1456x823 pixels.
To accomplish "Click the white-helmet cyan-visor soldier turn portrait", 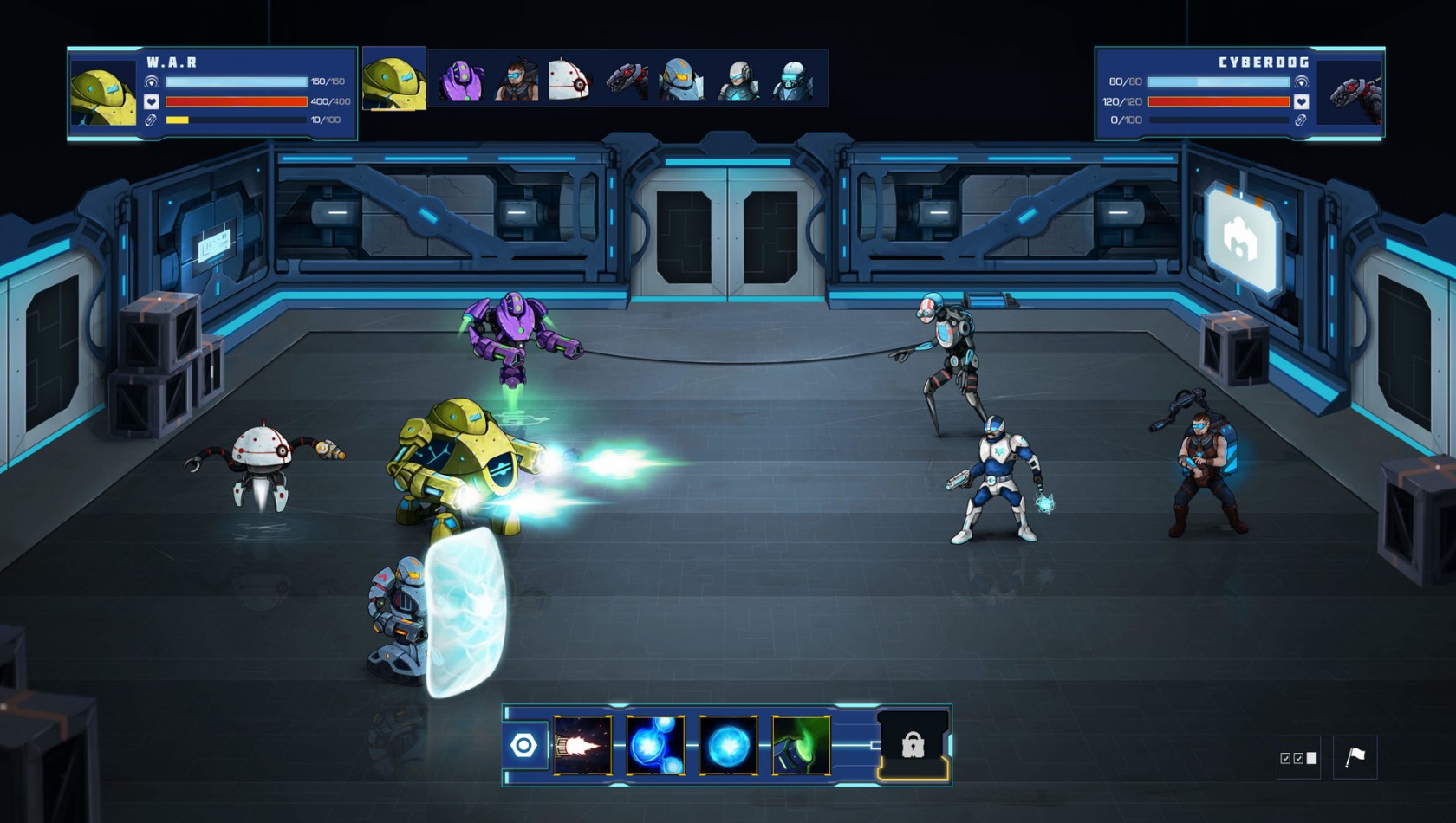I will click(x=738, y=81).
